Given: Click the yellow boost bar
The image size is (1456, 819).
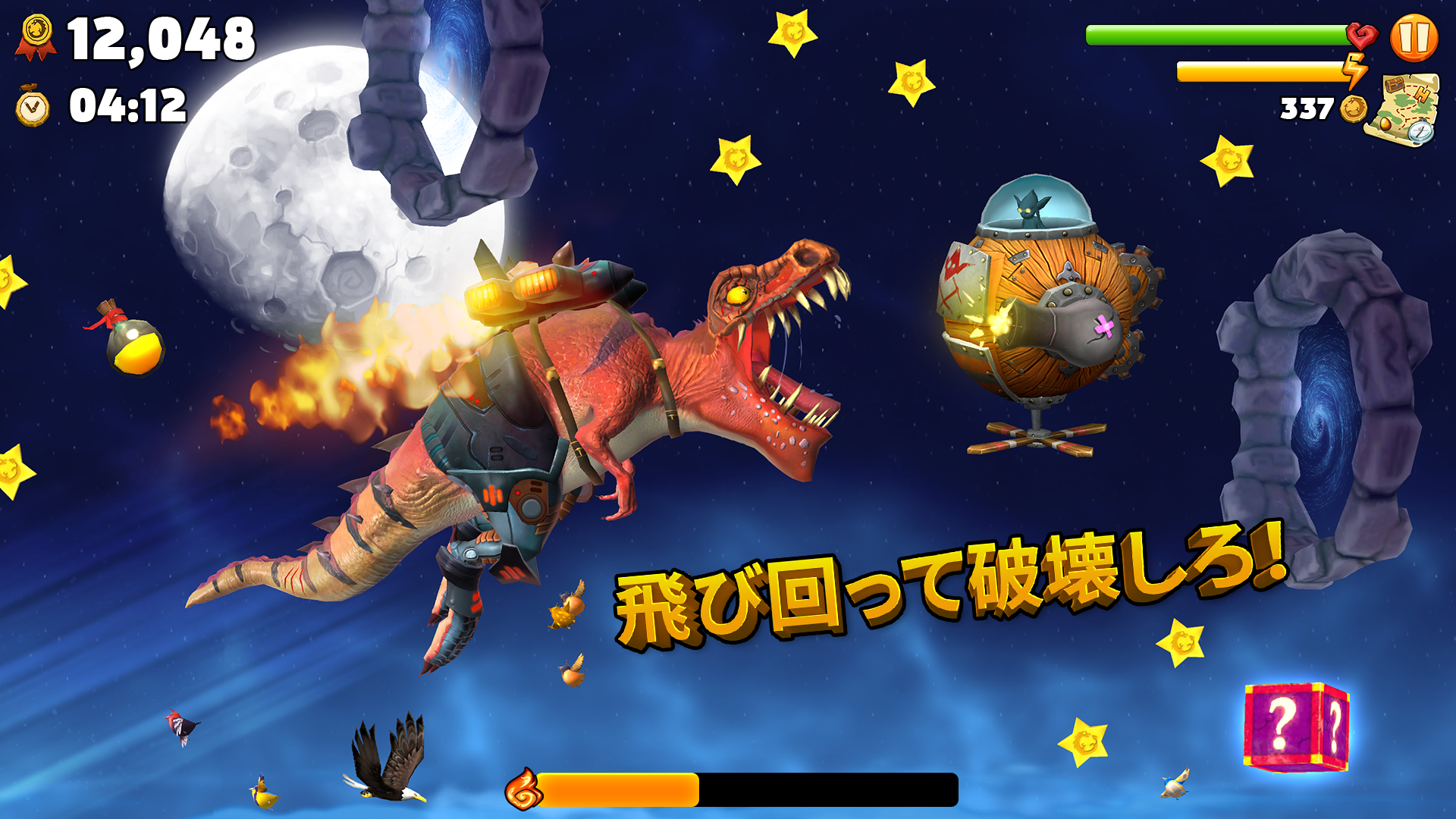Looking at the screenshot, I should pos(1259,71).
